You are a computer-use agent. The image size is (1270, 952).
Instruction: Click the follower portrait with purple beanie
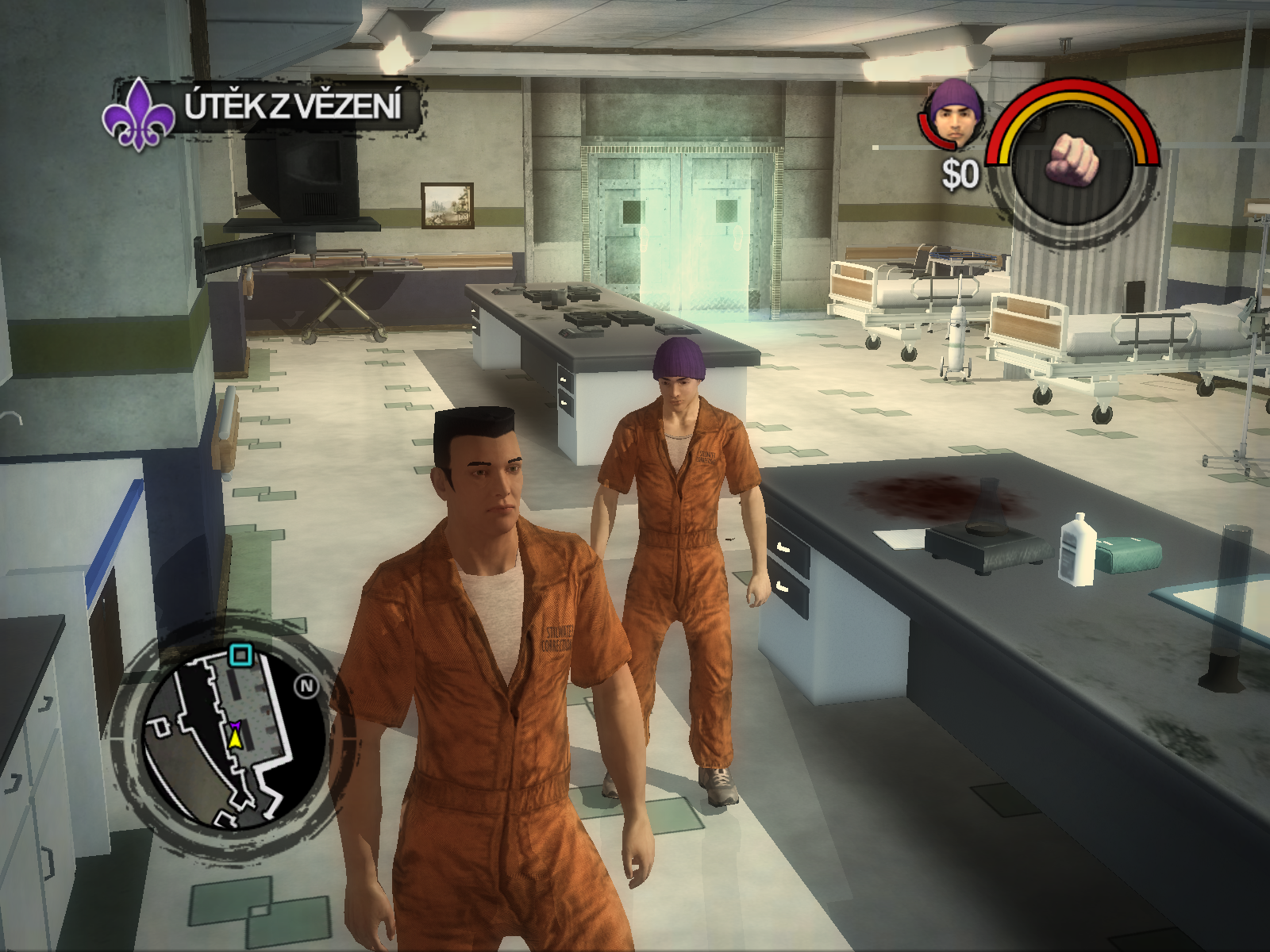(x=955, y=115)
